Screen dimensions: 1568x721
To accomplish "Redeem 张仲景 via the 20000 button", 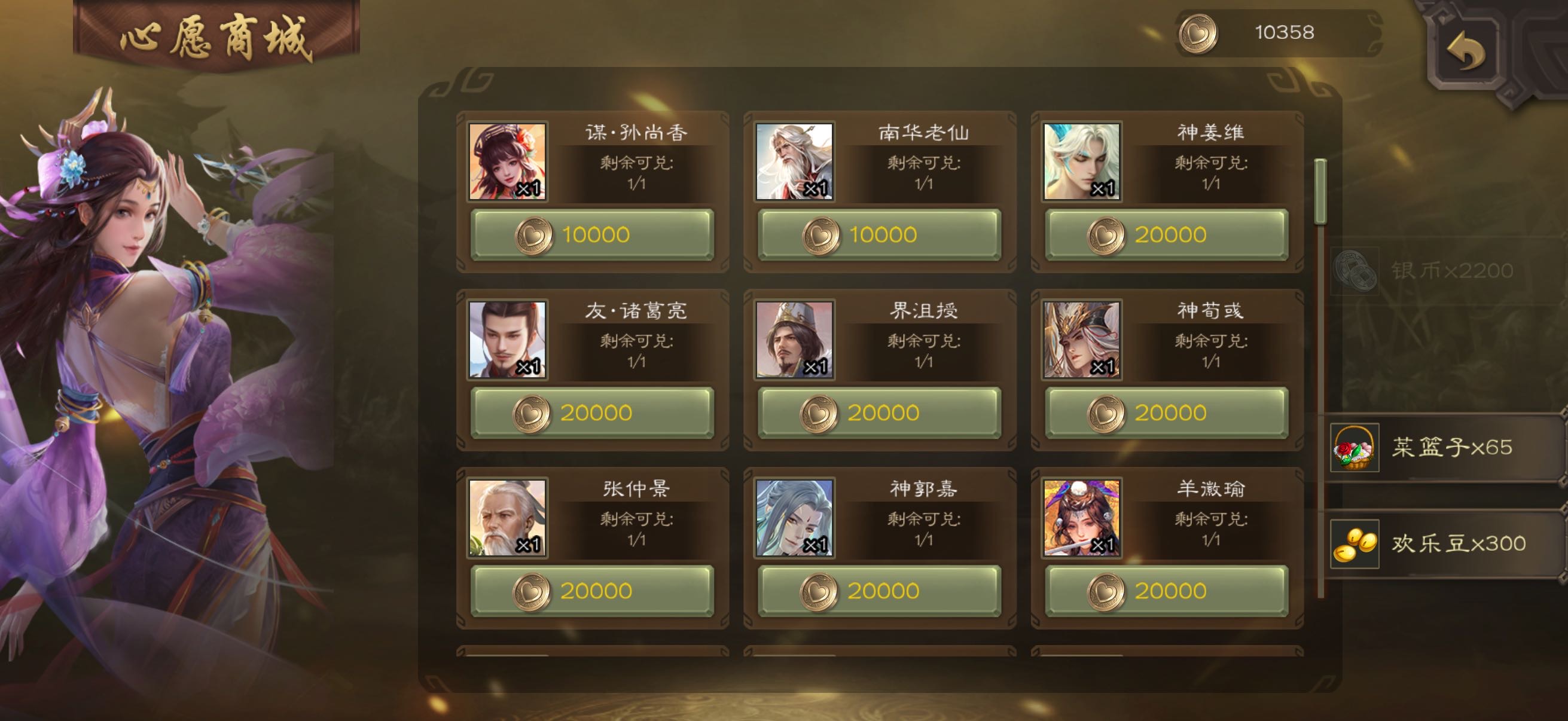I will [x=591, y=591].
